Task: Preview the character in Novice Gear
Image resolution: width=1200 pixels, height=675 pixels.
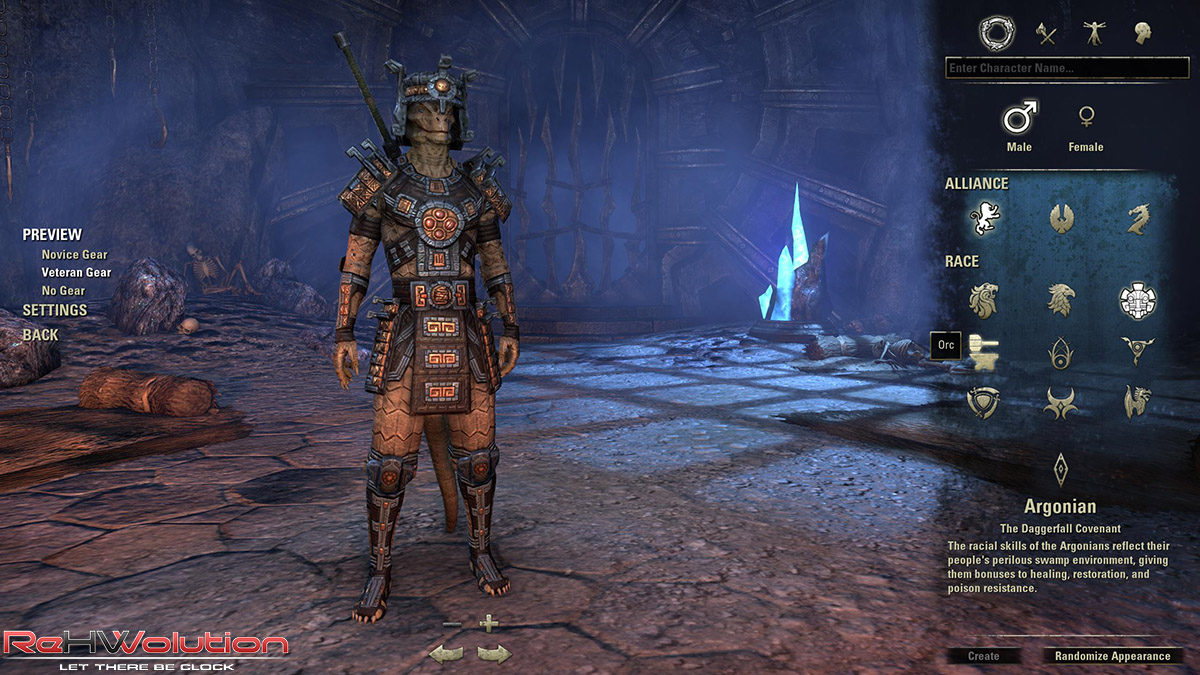Action: pyautogui.click(x=74, y=255)
